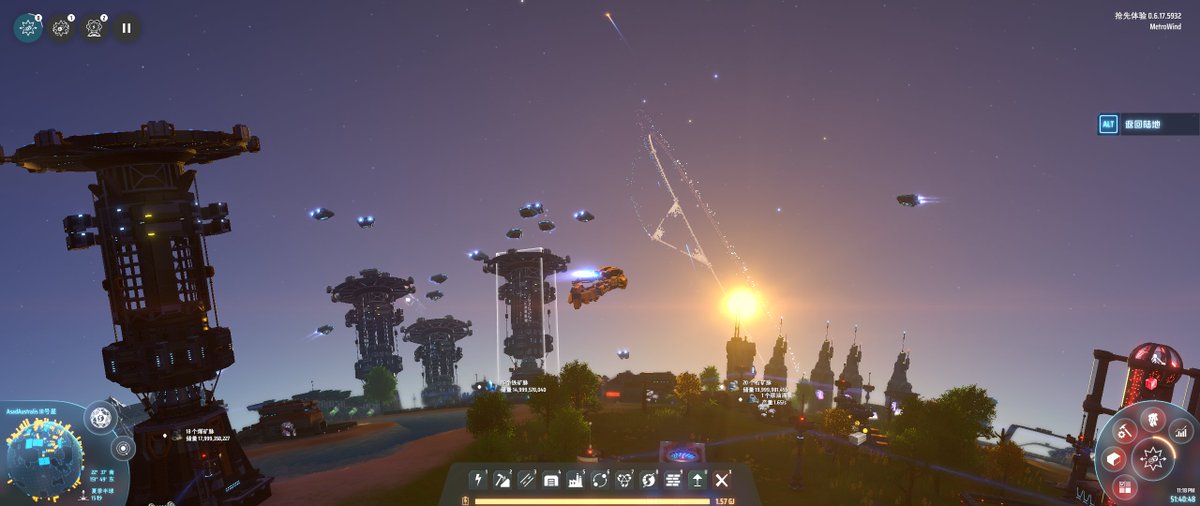Open the cube inventory button
The height and width of the screenshot is (506, 1200).
pyautogui.click(x=1113, y=459)
